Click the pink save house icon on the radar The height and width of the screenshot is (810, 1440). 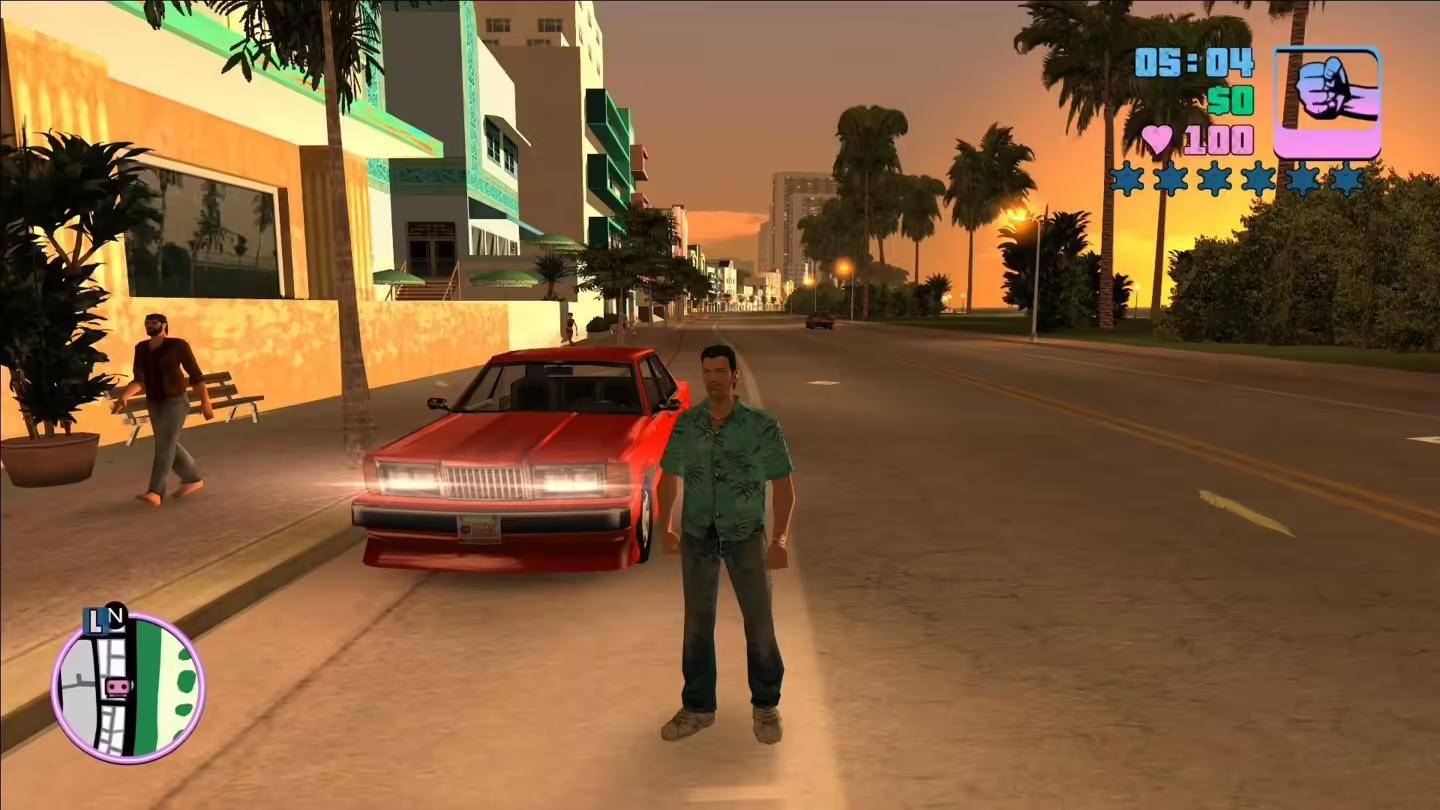117,686
